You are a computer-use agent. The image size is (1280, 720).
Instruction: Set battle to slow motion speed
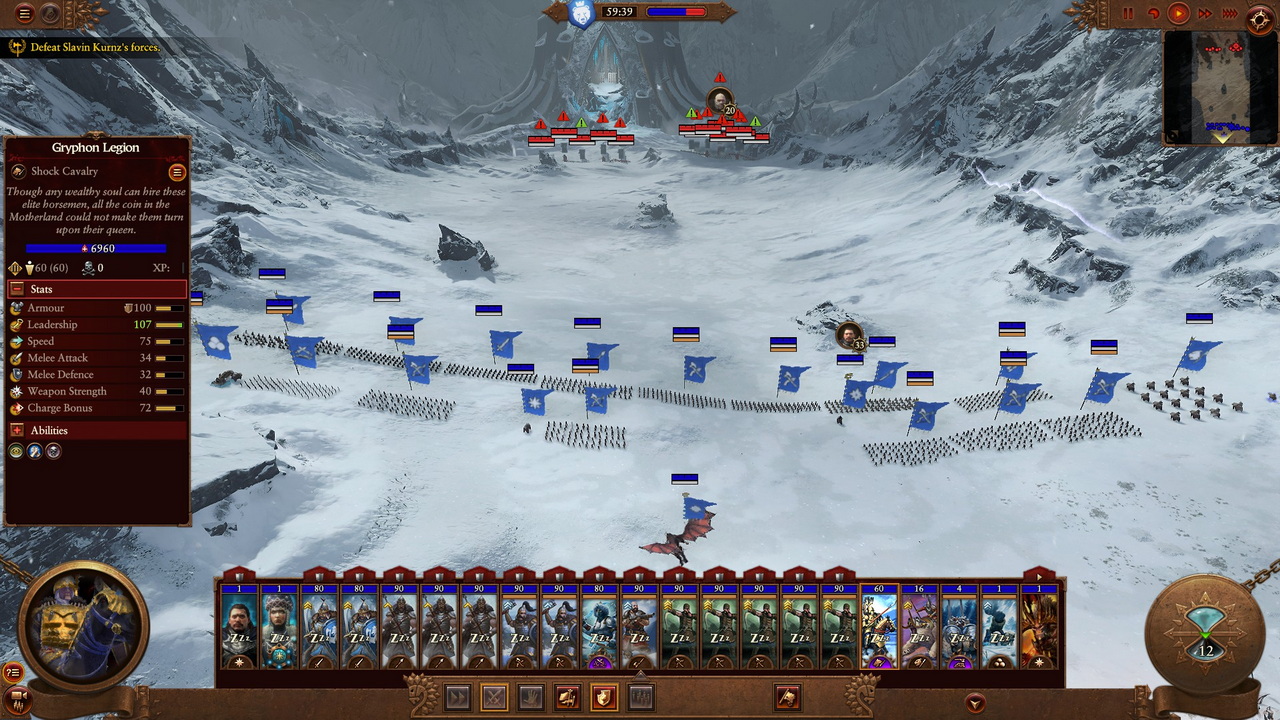pyautogui.click(x=1153, y=14)
